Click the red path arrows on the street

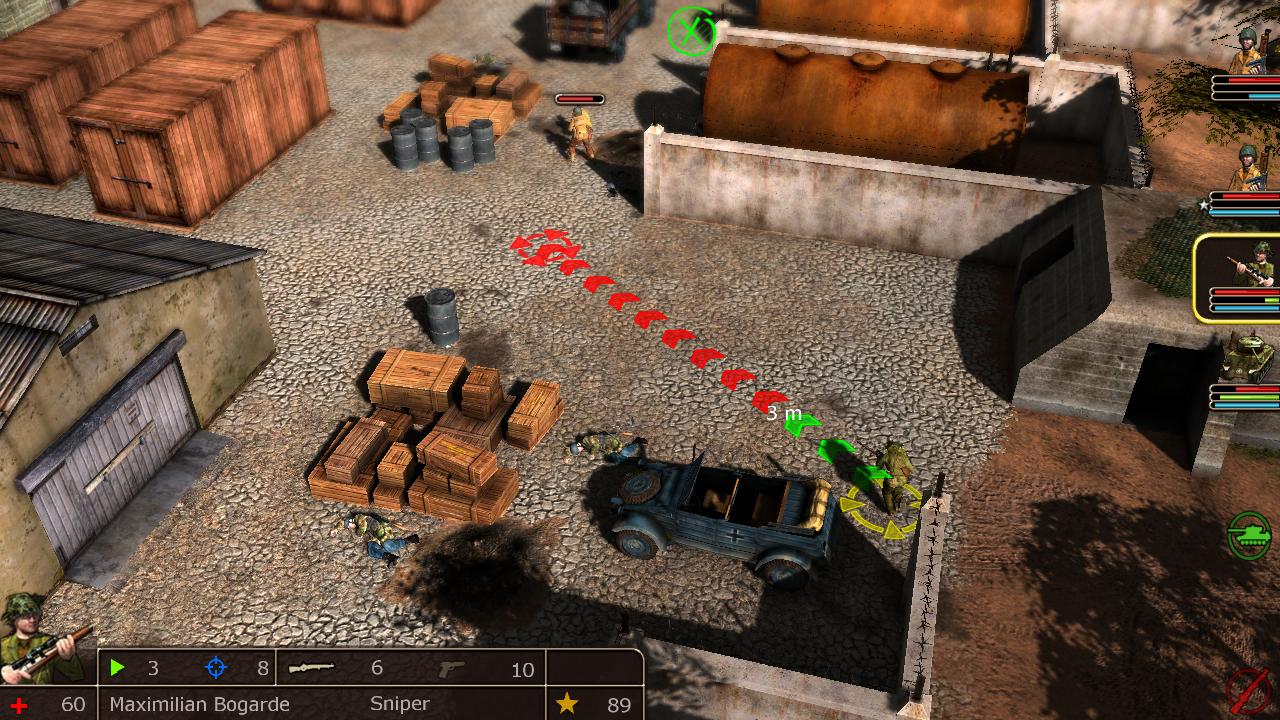(x=650, y=320)
